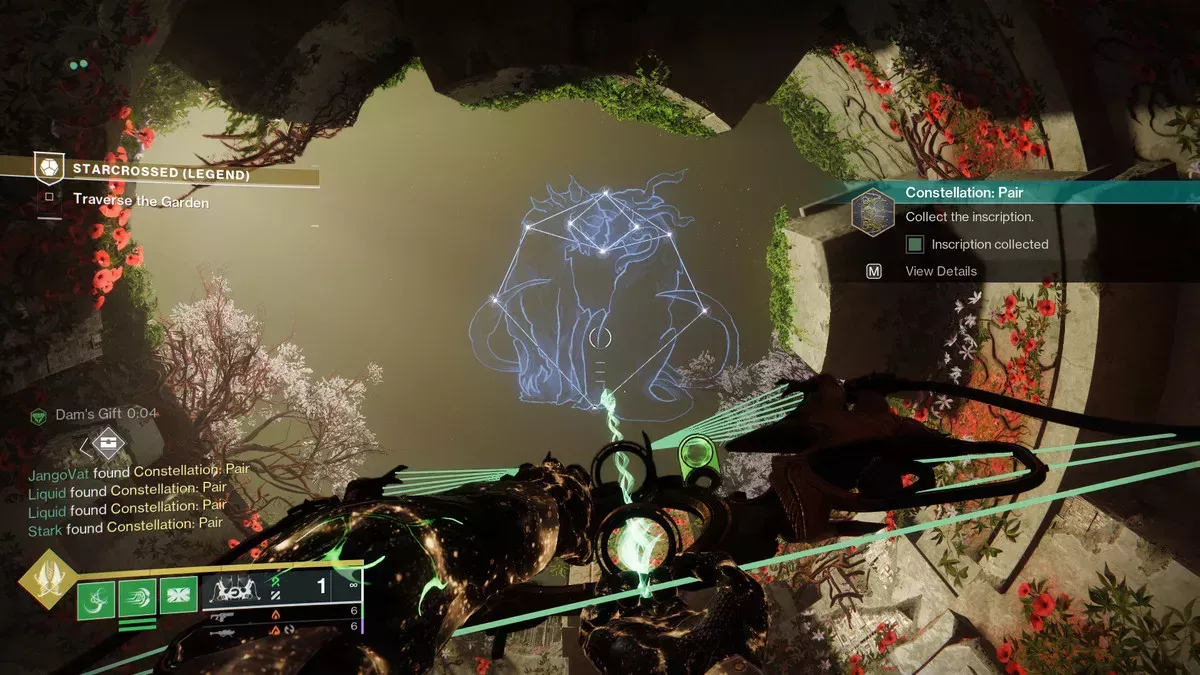Select the Traverse the Garden objective
Viewport: 1200px width, 675px height.
140,200
